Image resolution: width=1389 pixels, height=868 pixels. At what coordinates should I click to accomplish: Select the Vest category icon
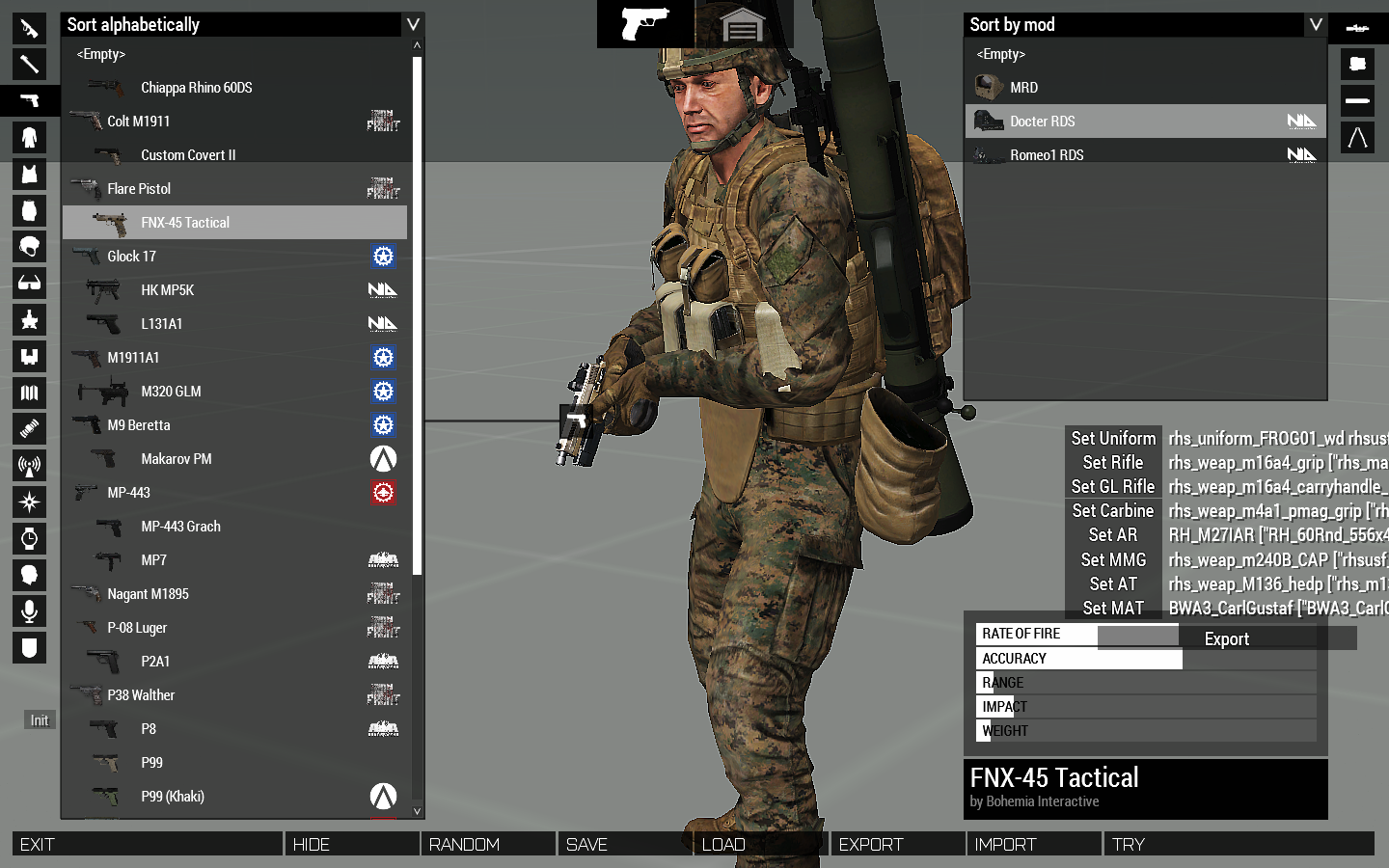[x=29, y=174]
